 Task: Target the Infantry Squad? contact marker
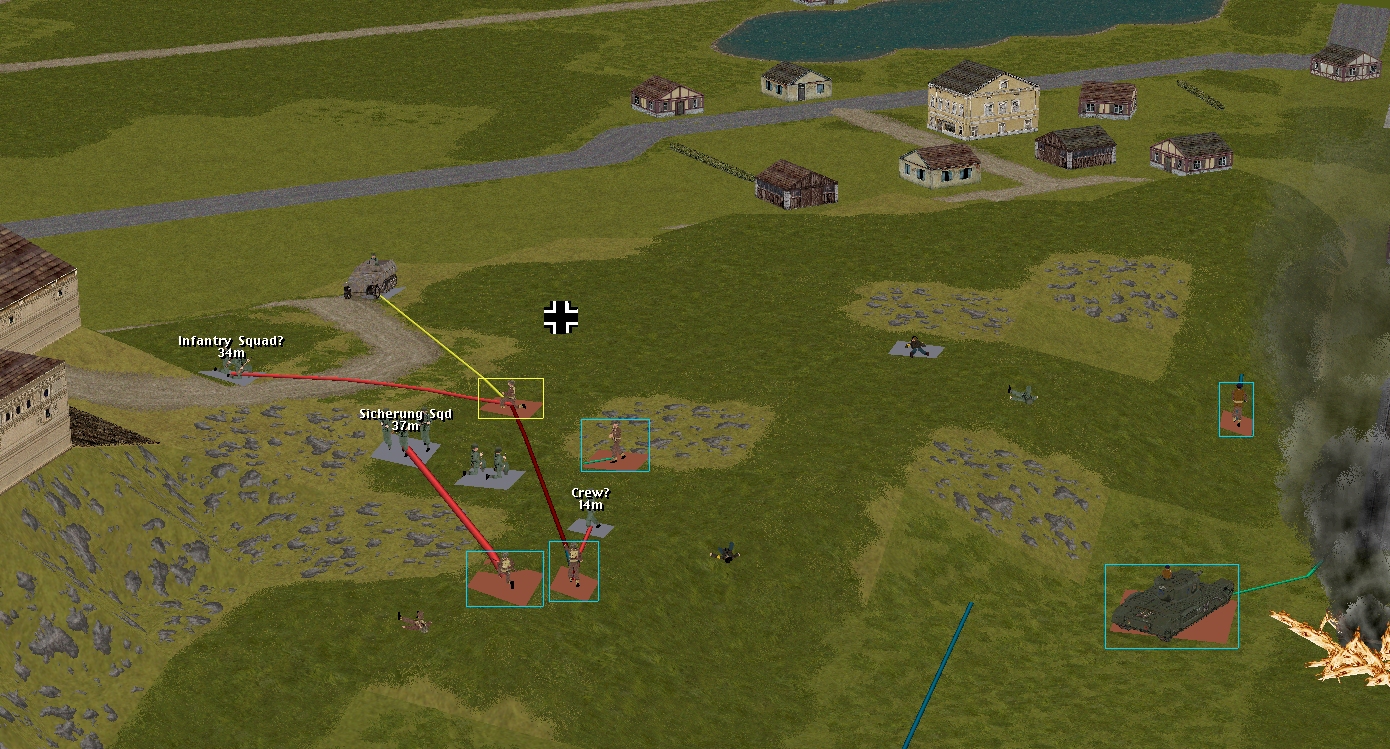tap(232, 370)
